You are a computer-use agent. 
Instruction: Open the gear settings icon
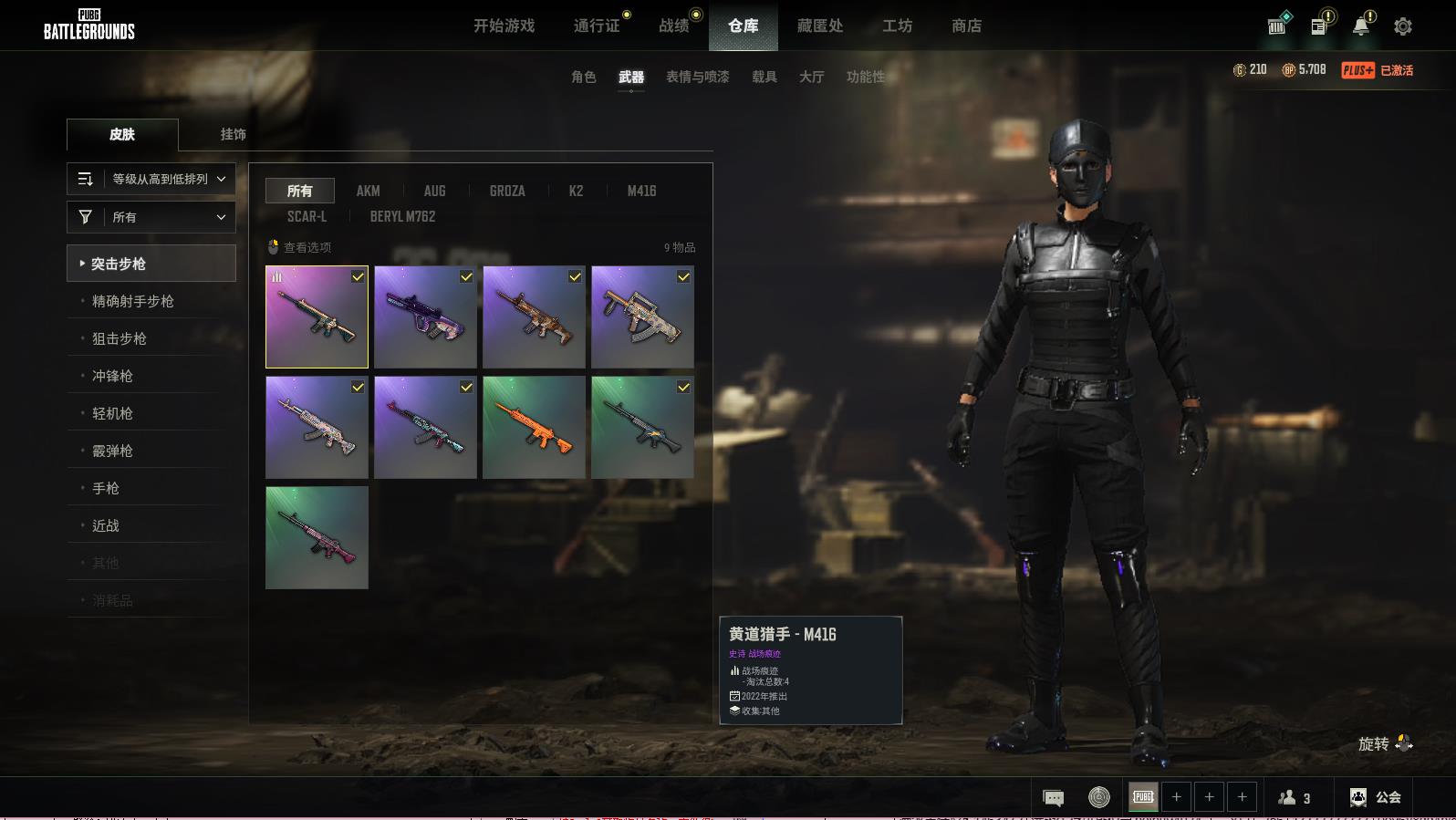[1402, 26]
